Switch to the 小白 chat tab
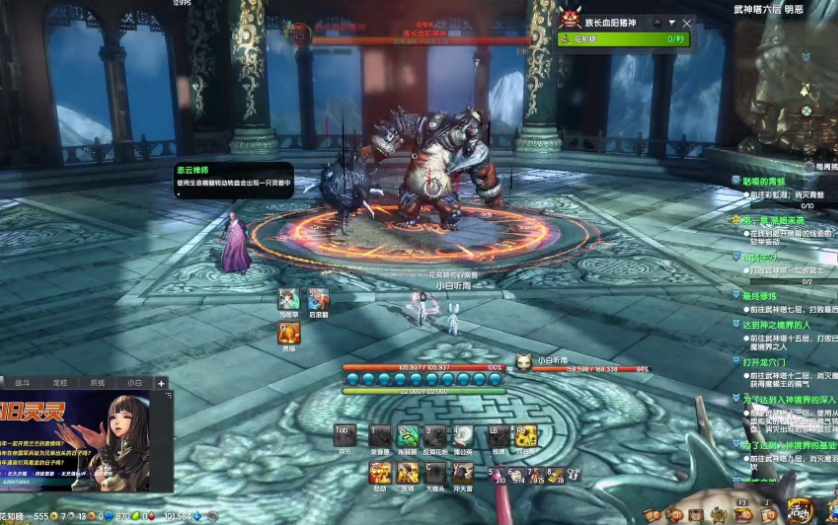This screenshot has width=838, height=525. tap(134, 383)
